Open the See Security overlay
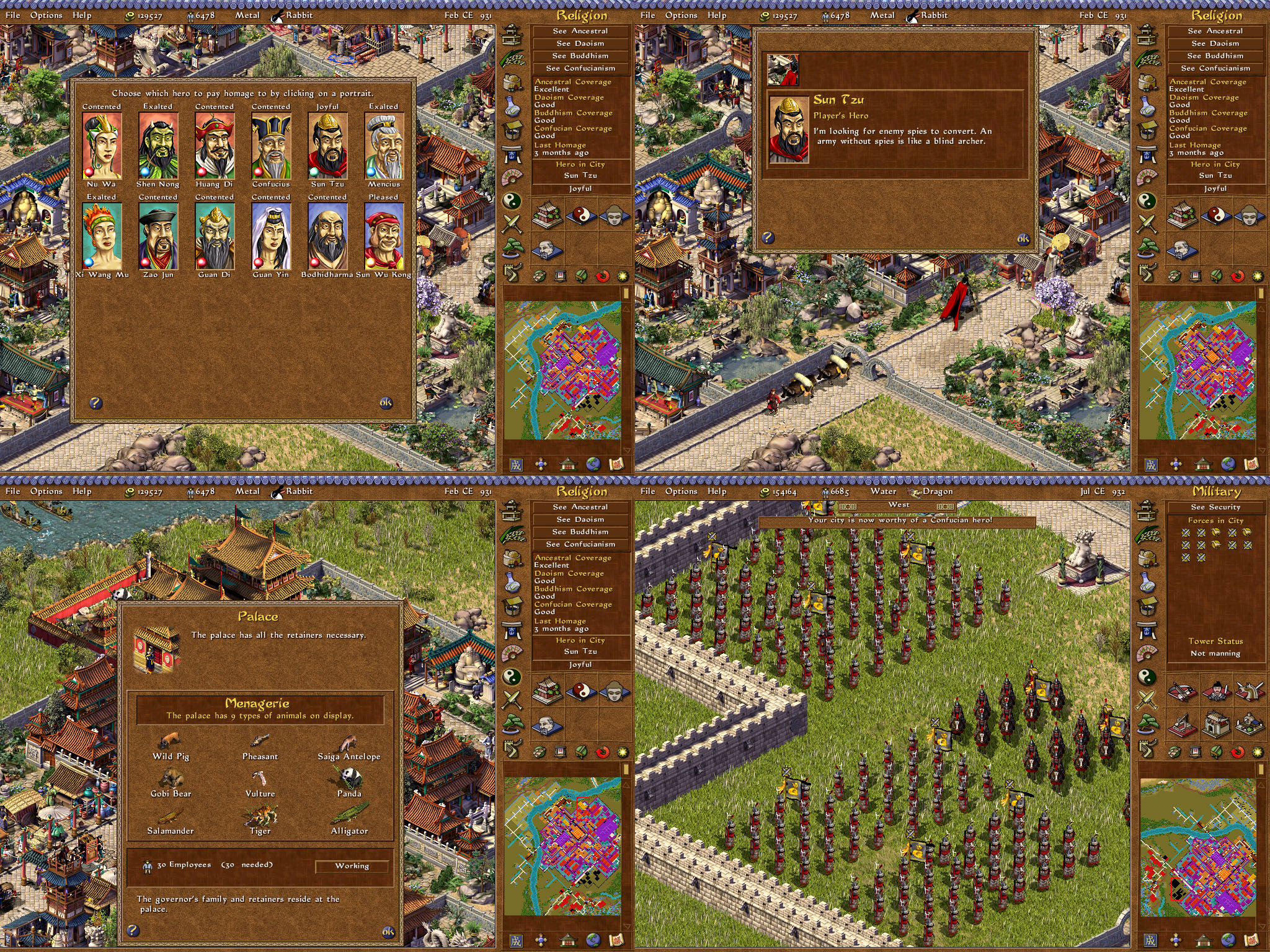The image size is (1270, 952). click(x=1215, y=507)
